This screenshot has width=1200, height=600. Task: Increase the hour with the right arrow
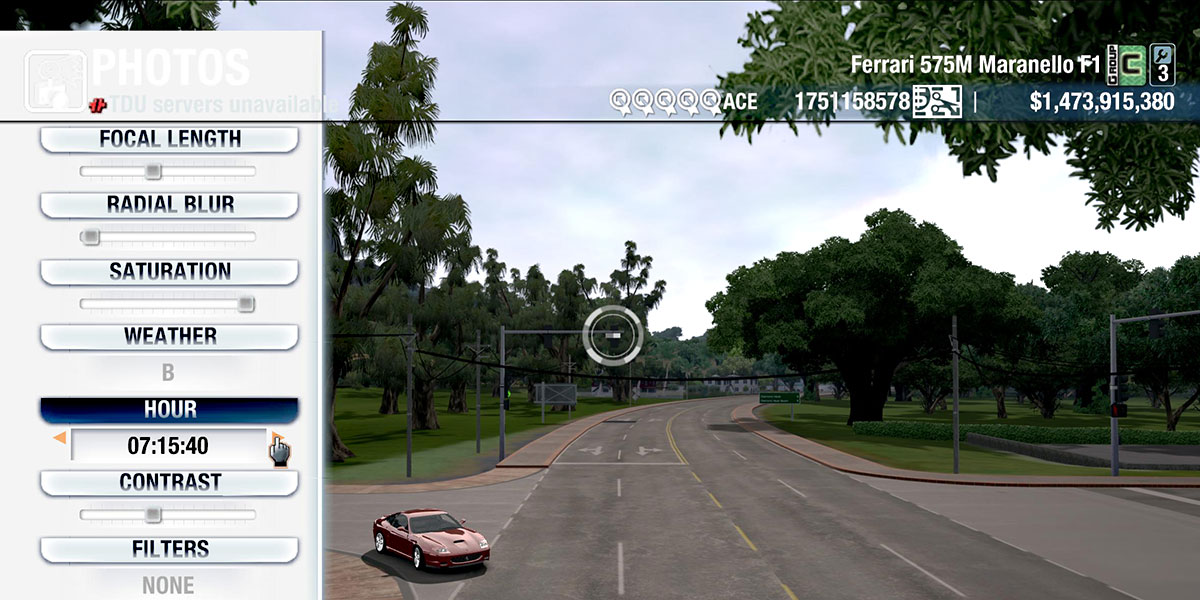pos(274,438)
